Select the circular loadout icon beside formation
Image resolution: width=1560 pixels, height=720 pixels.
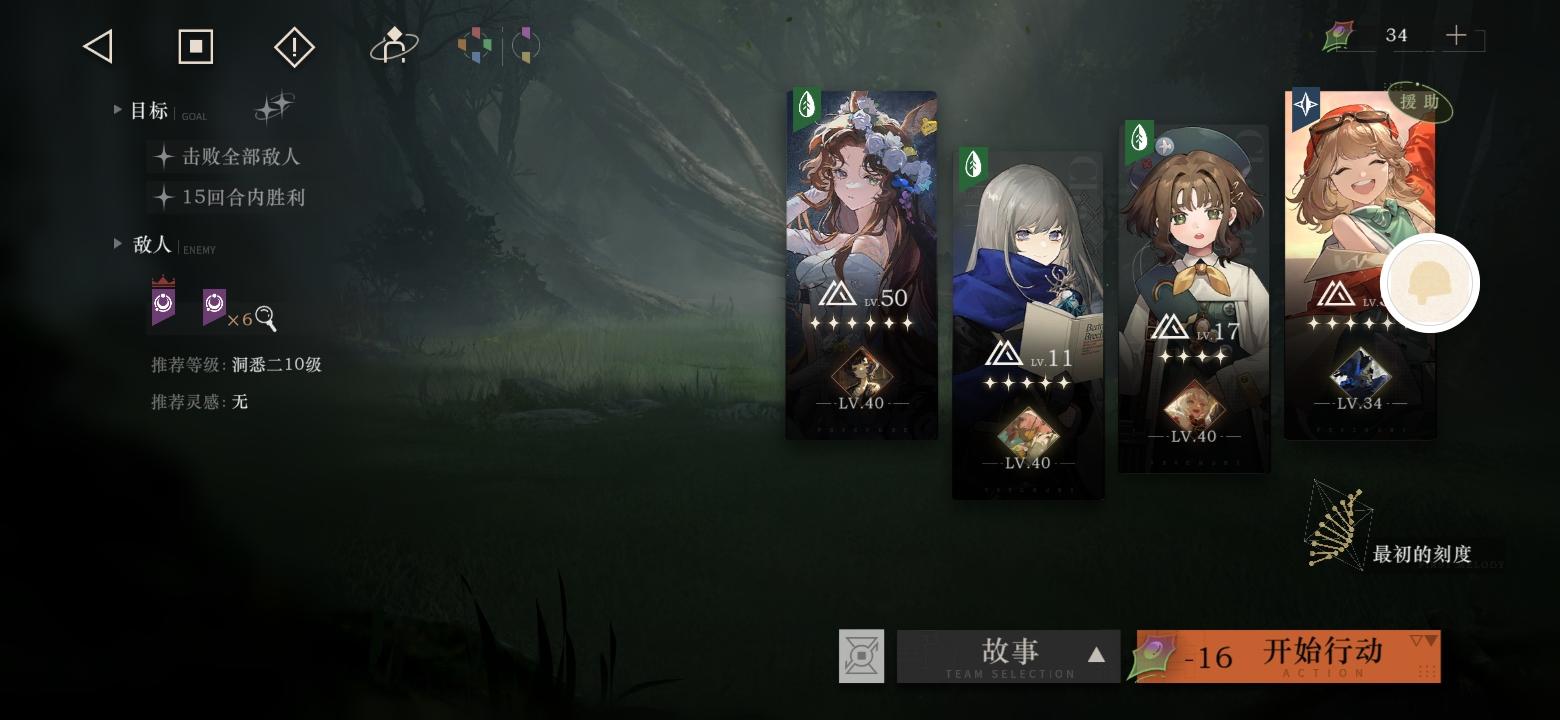524,45
